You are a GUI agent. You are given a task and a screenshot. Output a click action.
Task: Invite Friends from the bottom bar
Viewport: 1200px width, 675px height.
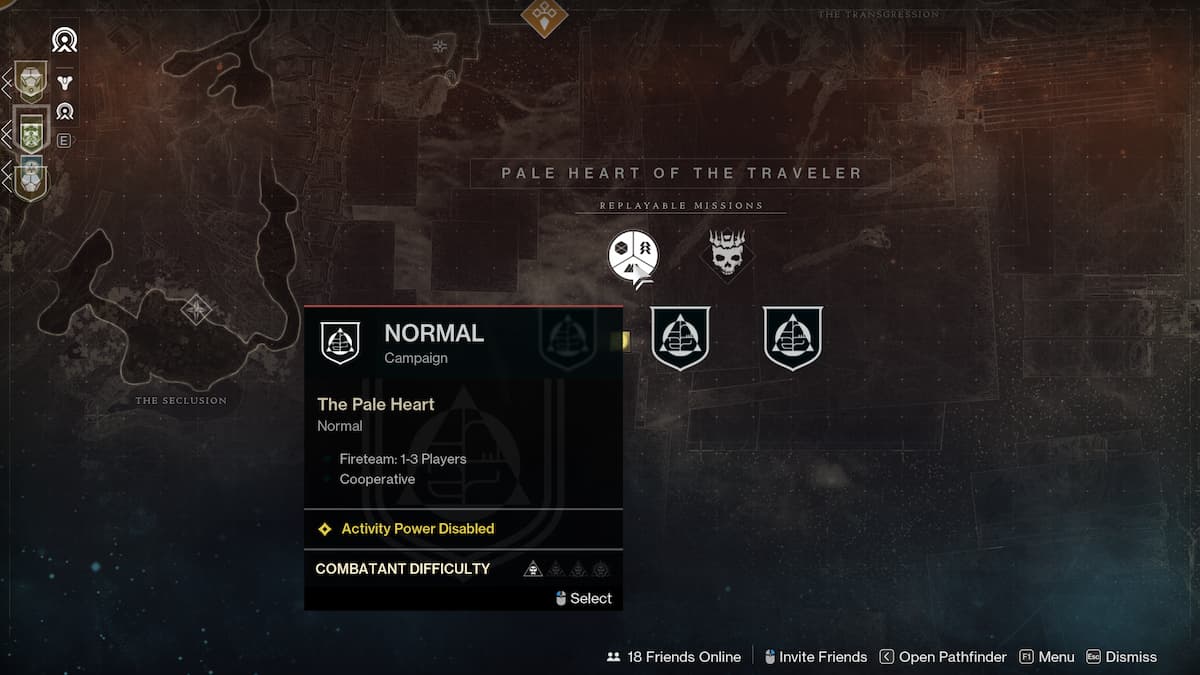pyautogui.click(x=815, y=657)
